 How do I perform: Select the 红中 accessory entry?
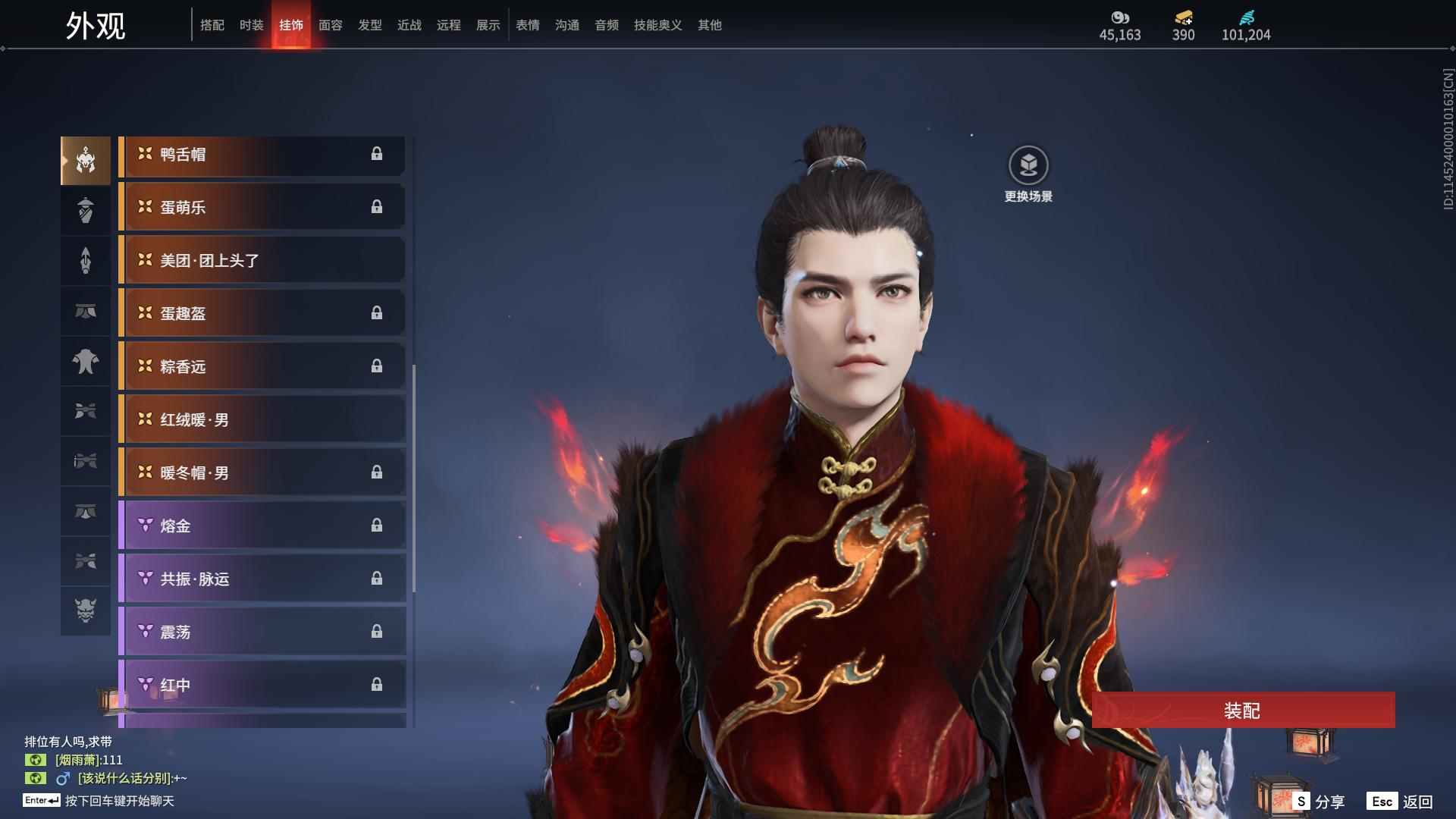pos(262,686)
